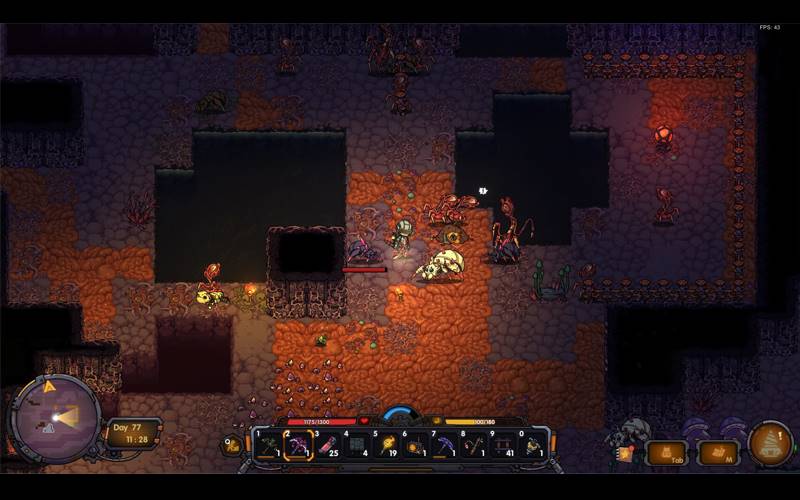Viewport: 800px width, 500px height.
Task: Open the map button labeled M
Action: point(717,454)
